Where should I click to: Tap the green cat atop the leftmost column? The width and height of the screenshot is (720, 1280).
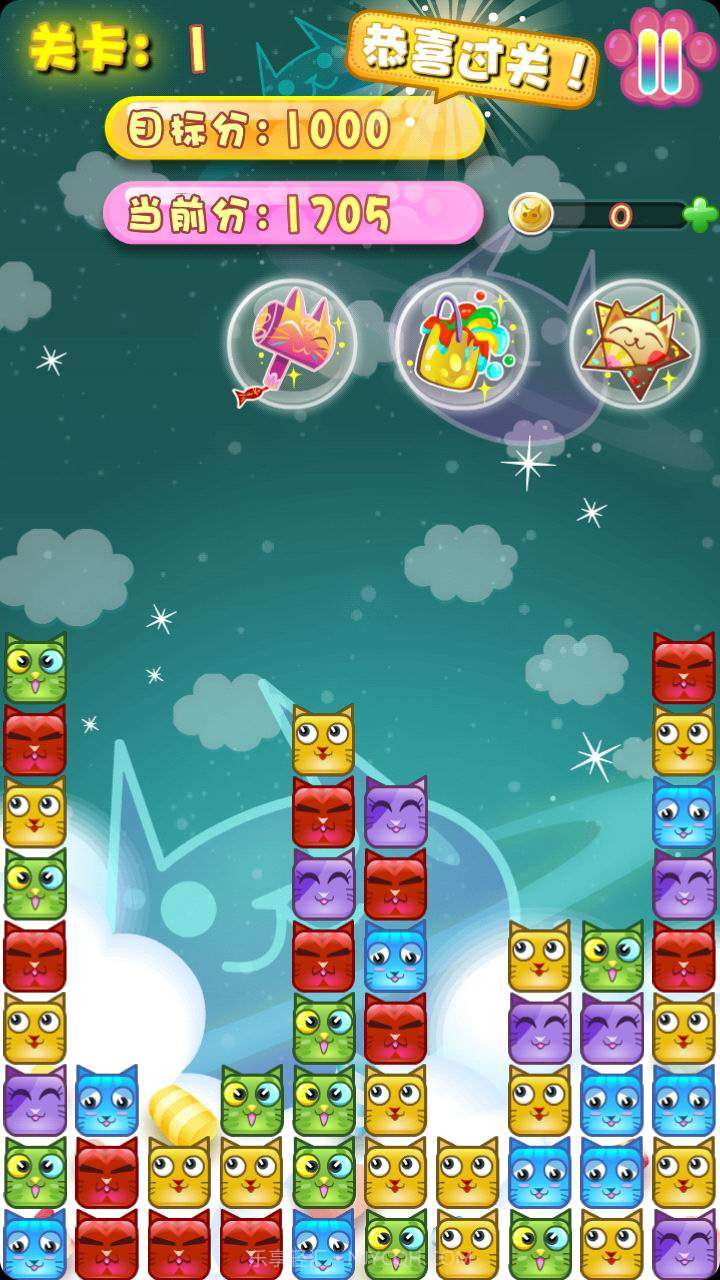coord(35,668)
